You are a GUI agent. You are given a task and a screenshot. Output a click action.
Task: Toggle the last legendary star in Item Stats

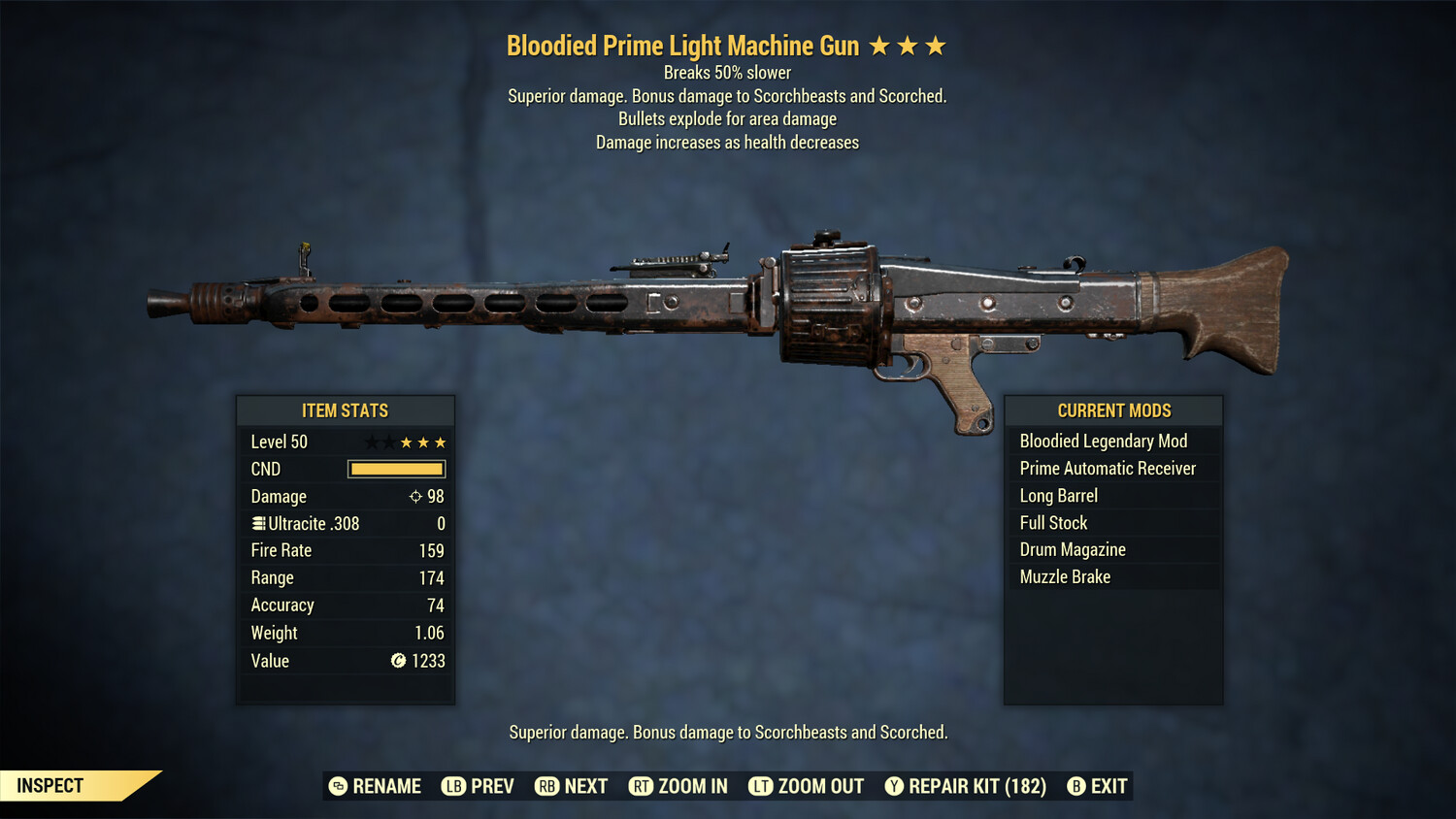[440, 442]
